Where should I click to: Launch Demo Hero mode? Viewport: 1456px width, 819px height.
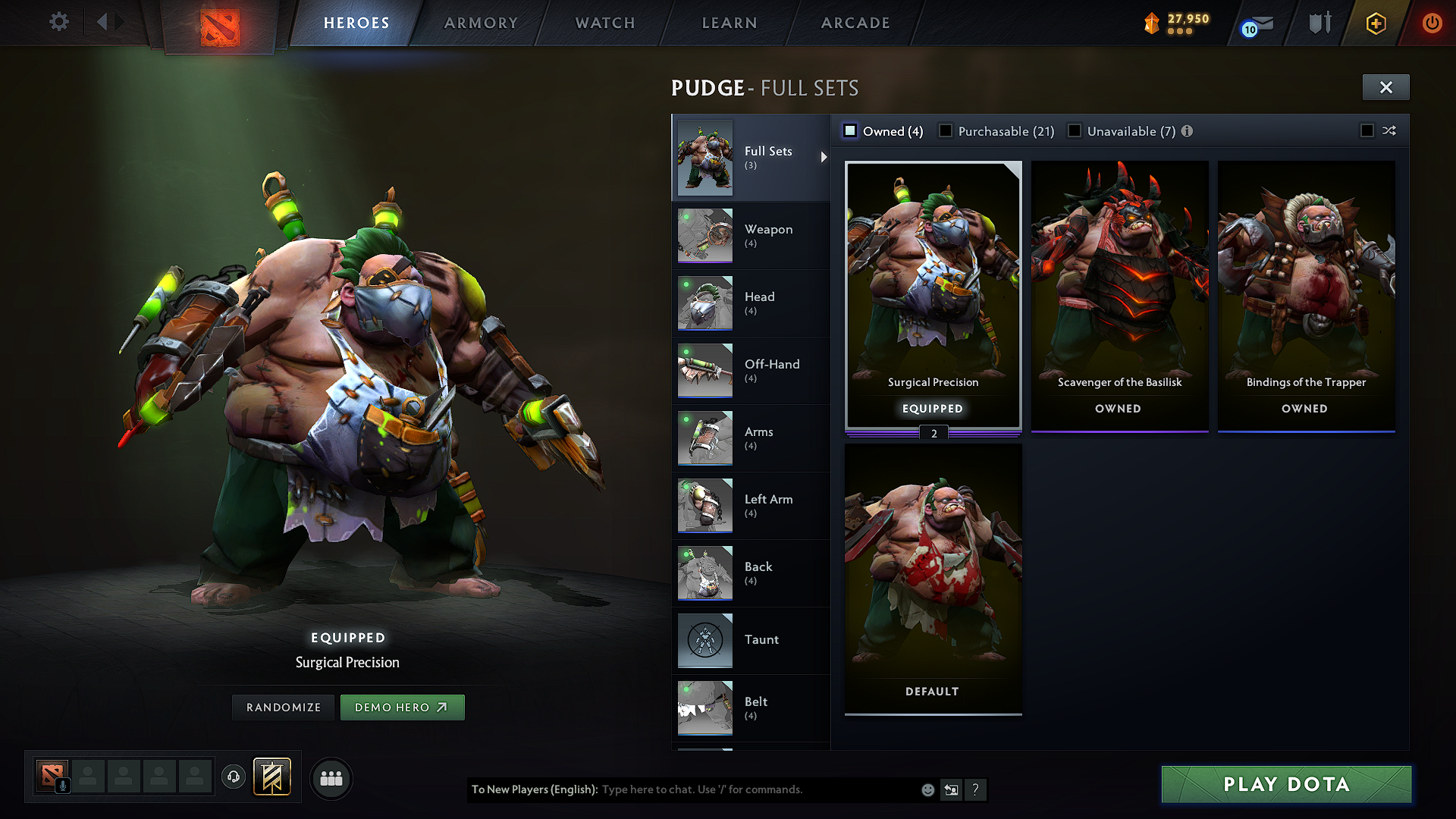coord(402,708)
